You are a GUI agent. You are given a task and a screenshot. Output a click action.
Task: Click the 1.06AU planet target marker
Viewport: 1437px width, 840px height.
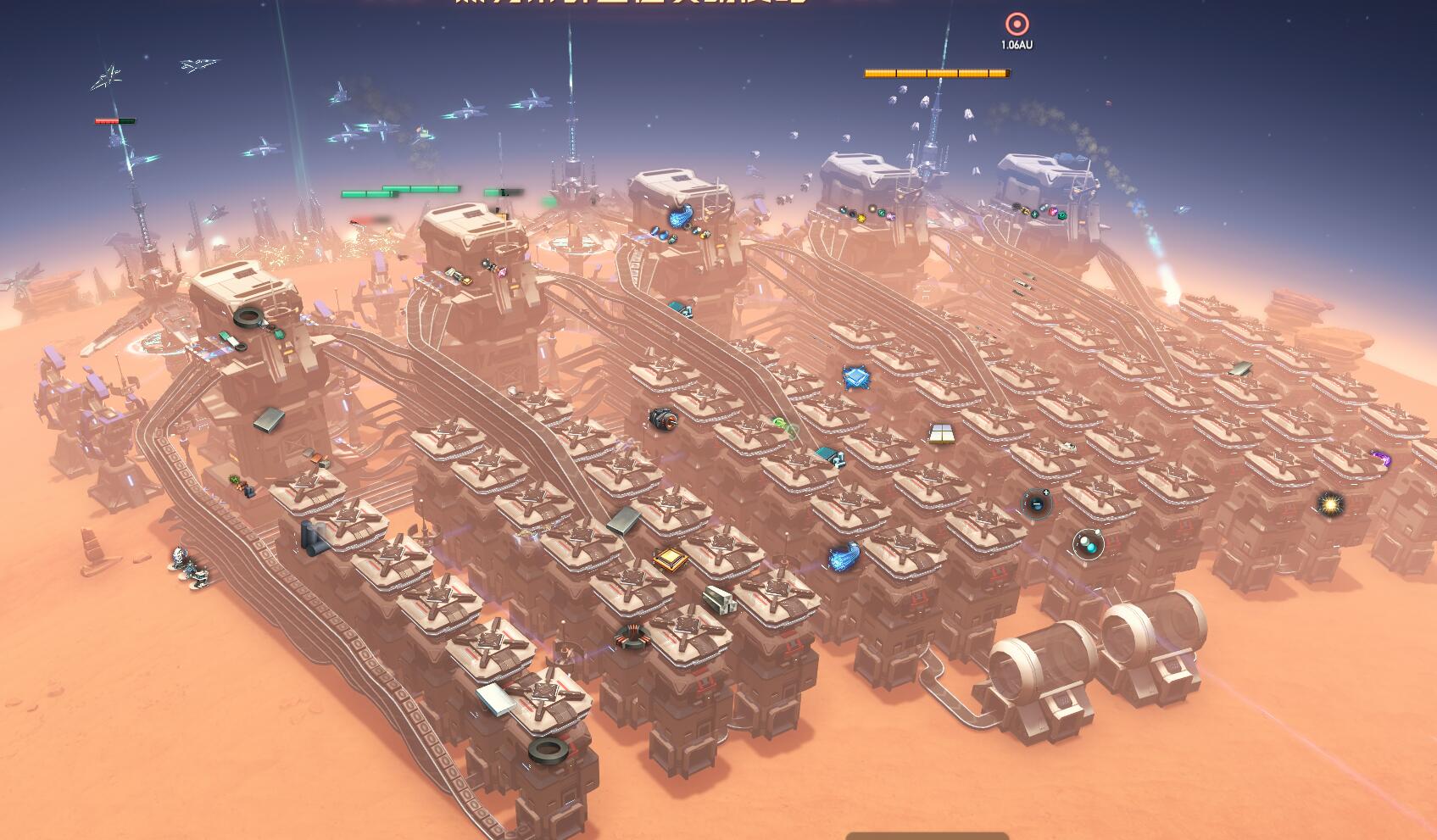tap(1016, 24)
